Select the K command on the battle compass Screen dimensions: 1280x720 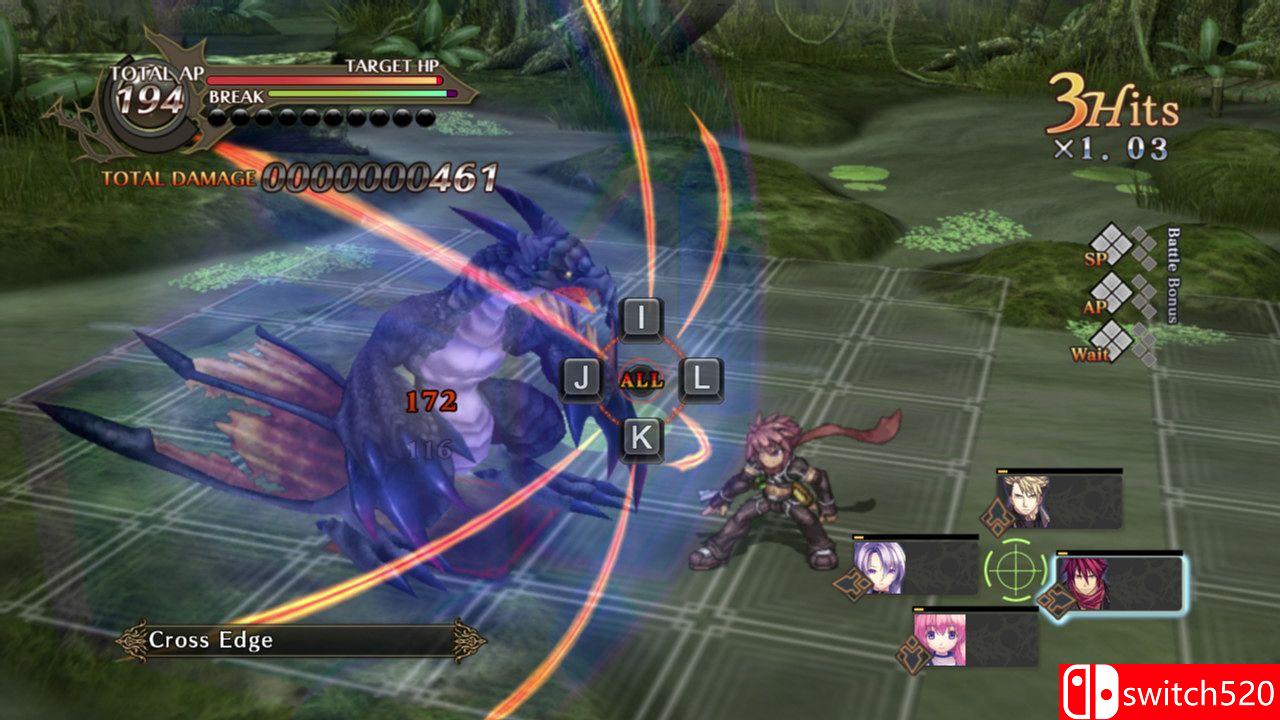tap(644, 435)
